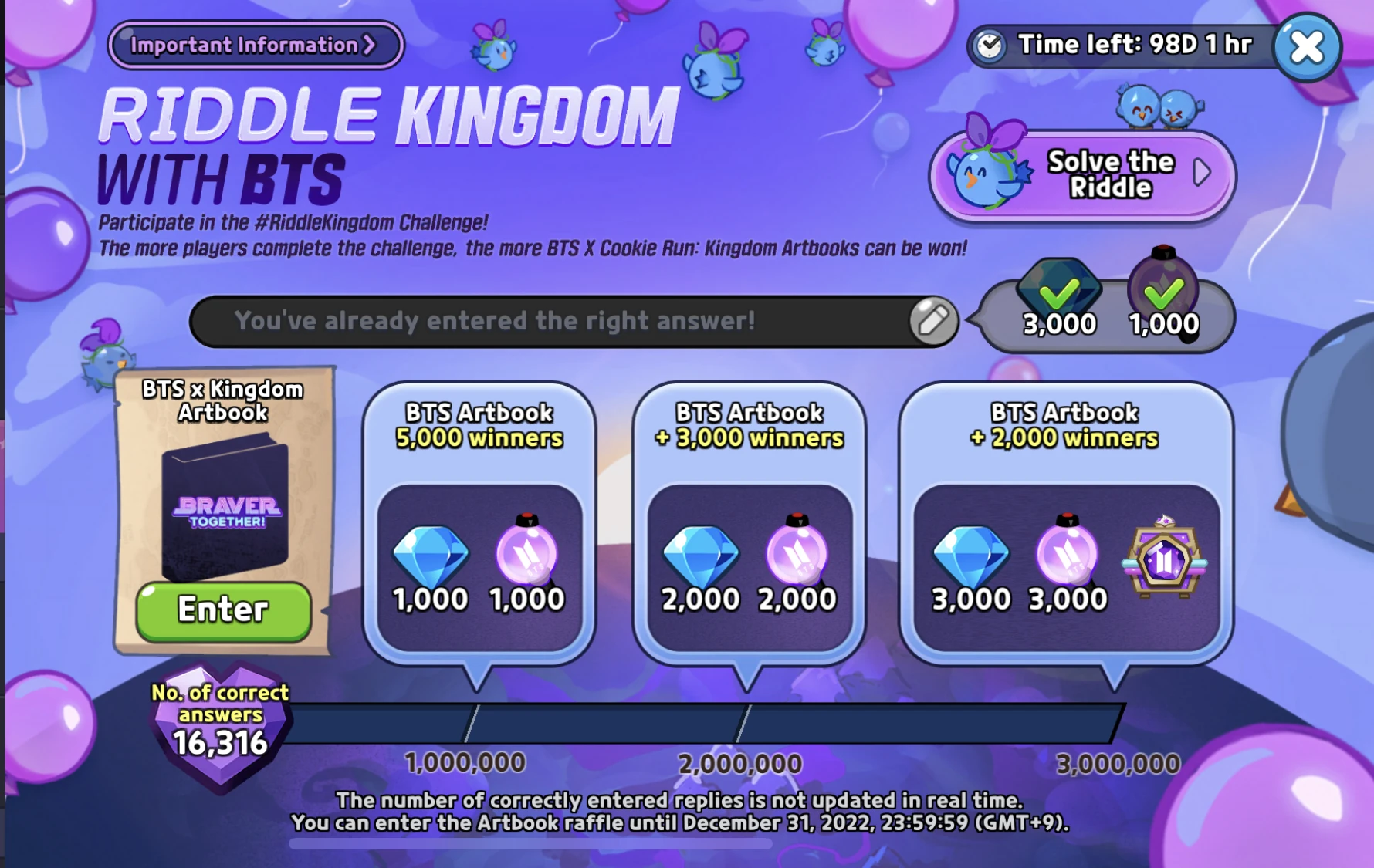Click the answer field saying you've entered the right answer
Screen dimensions: 1374x868
click(x=540, y=319)
